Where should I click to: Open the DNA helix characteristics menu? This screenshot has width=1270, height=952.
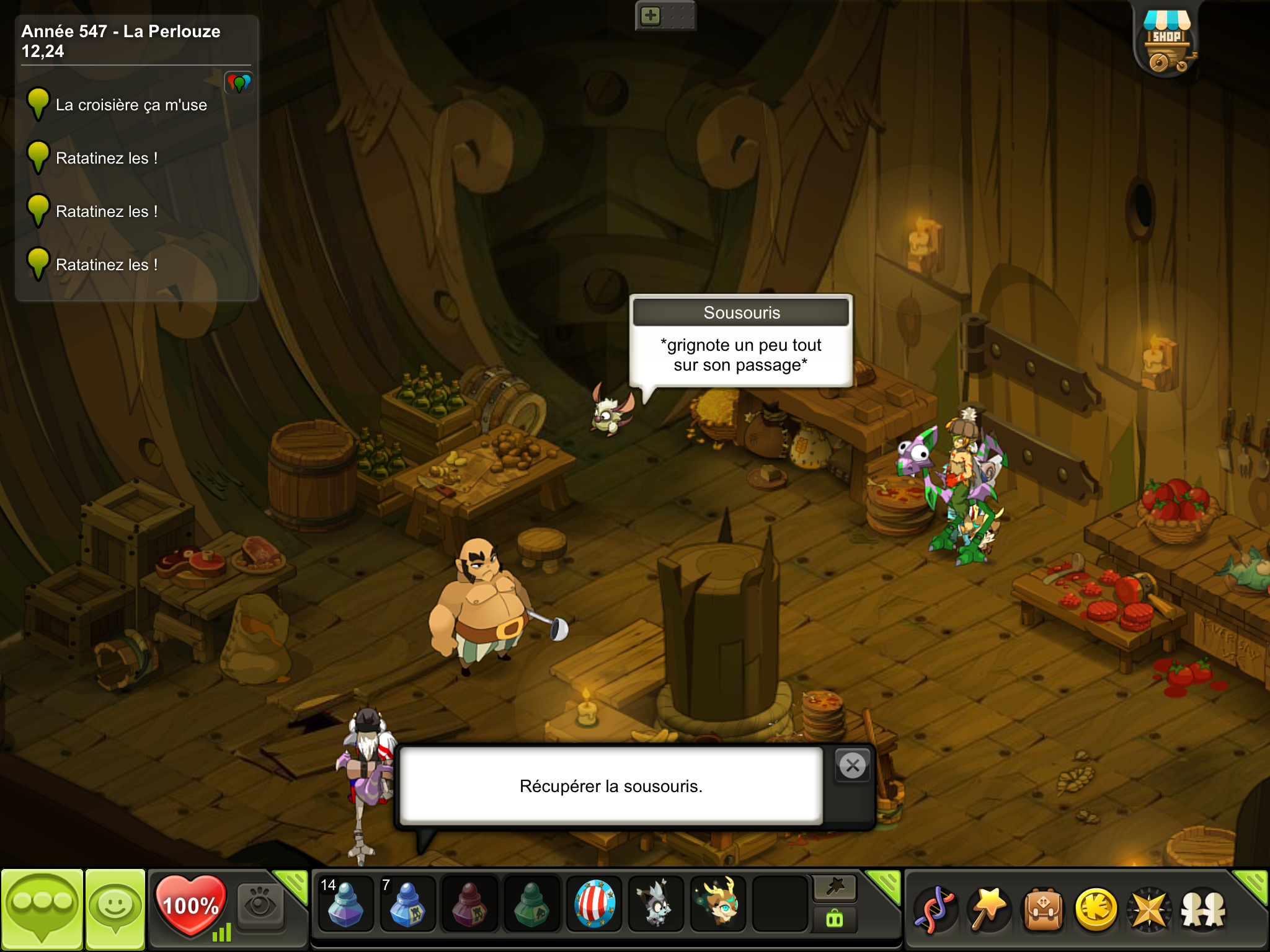pyautogui.click(x=935, y=910)
